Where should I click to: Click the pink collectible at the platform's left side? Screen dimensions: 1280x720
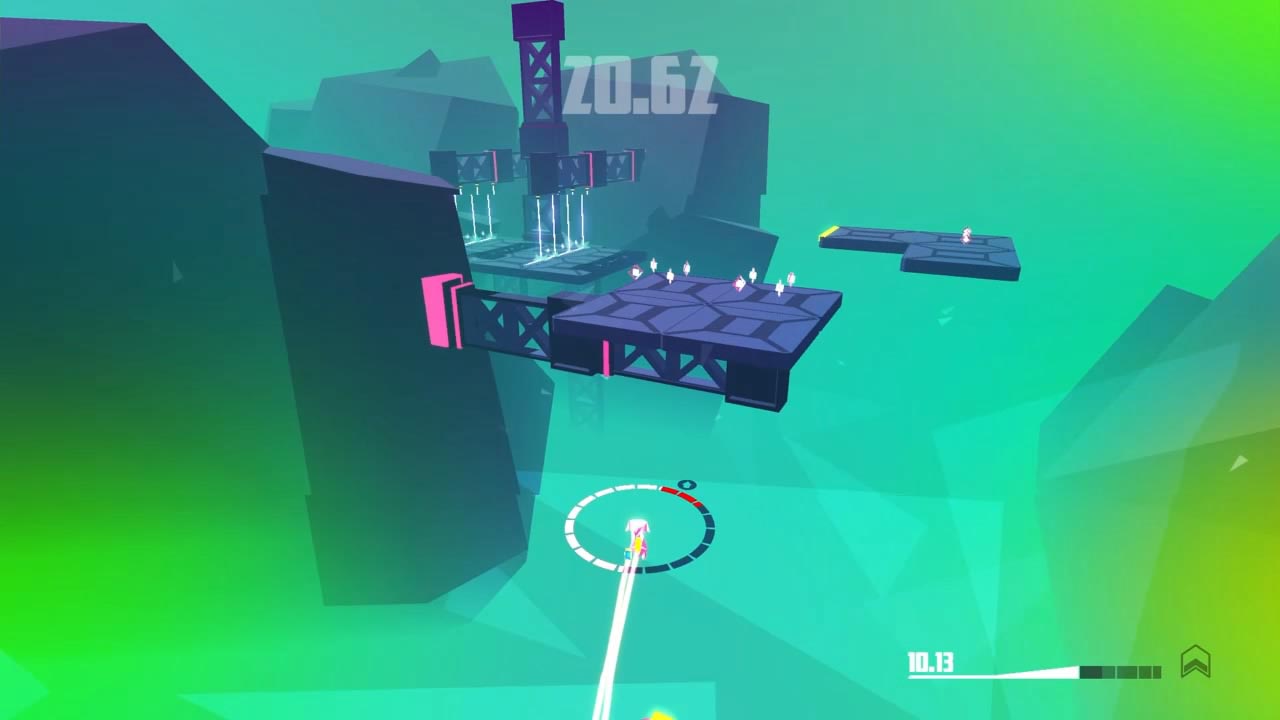[636, 271]
